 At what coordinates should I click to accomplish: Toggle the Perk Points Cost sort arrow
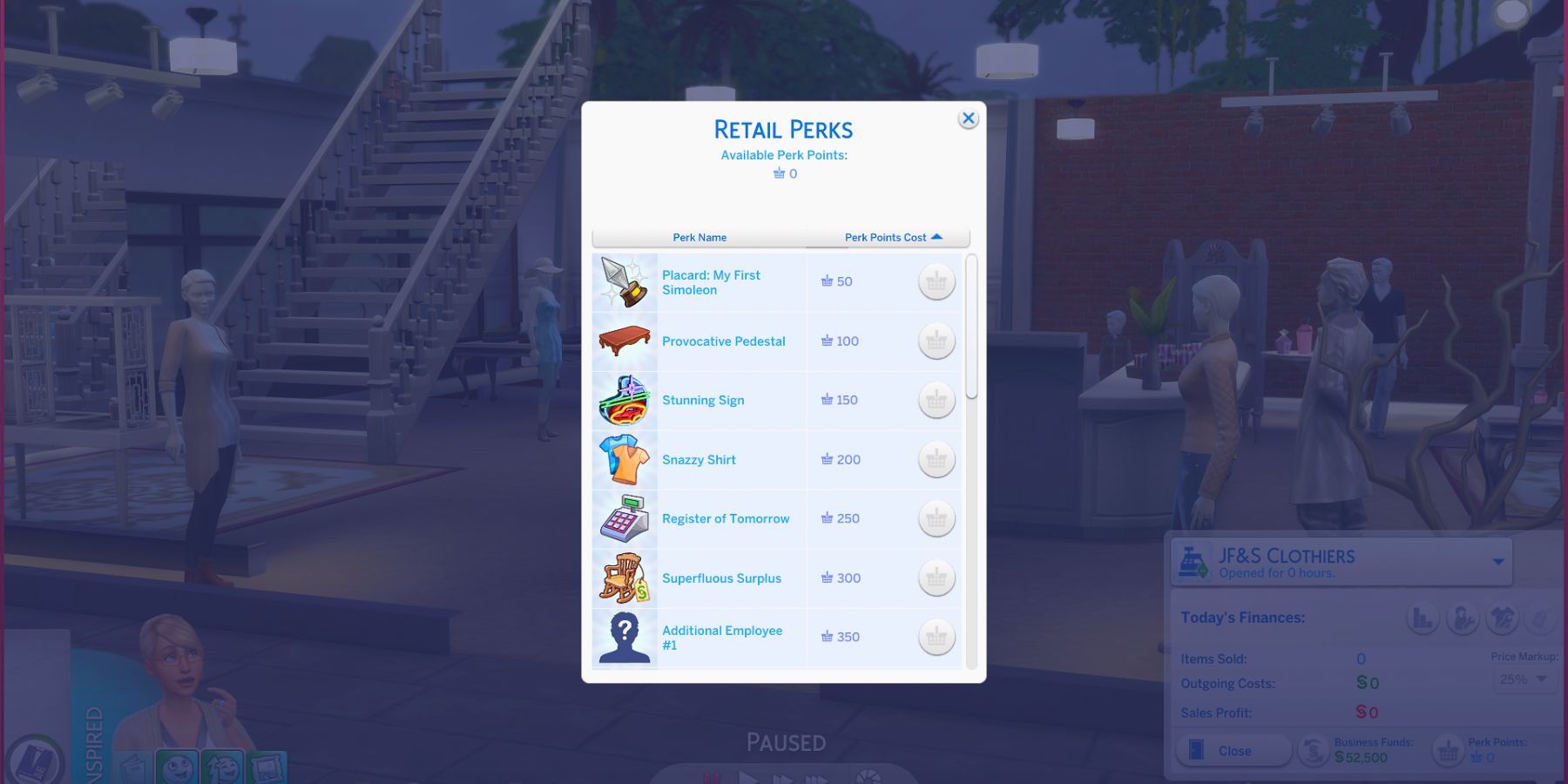[937, 236]
